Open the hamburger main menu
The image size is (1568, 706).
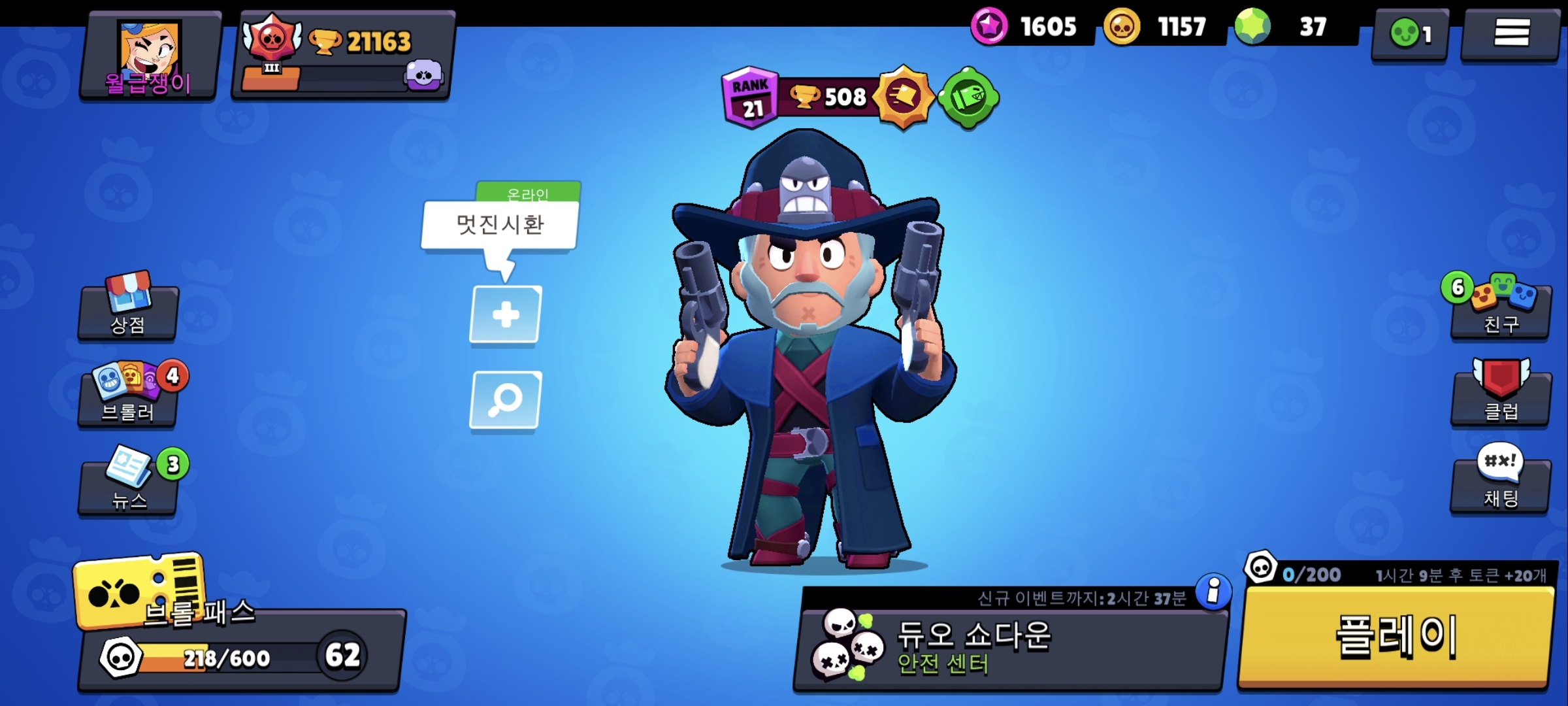pos(1511,33)
